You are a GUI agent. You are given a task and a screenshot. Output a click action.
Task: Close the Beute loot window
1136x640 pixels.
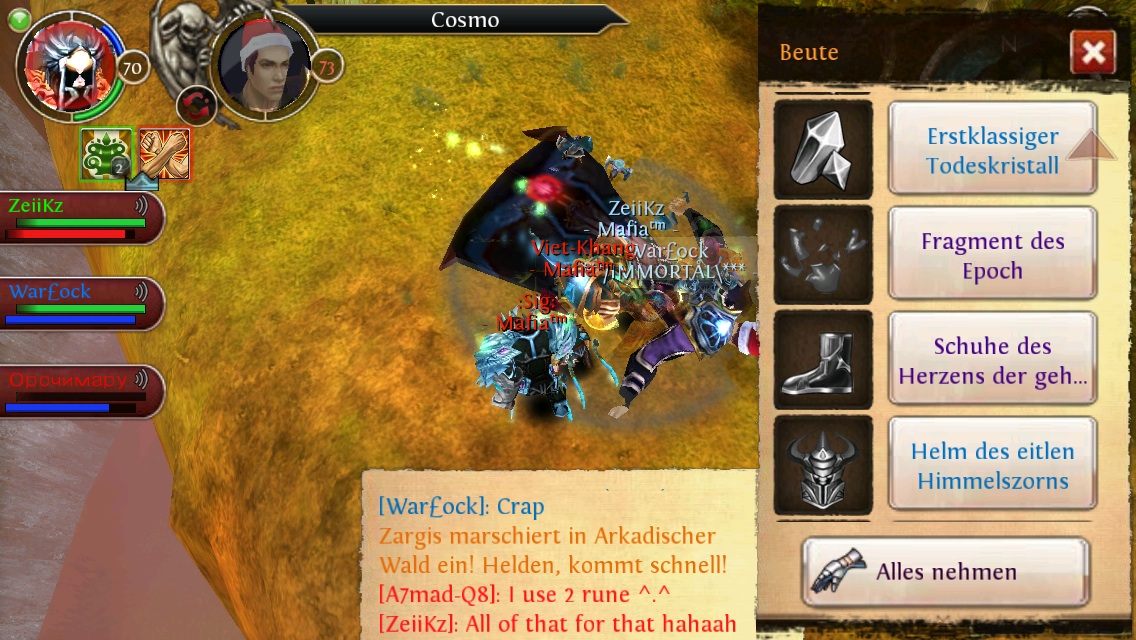(x=1092, y=53)
